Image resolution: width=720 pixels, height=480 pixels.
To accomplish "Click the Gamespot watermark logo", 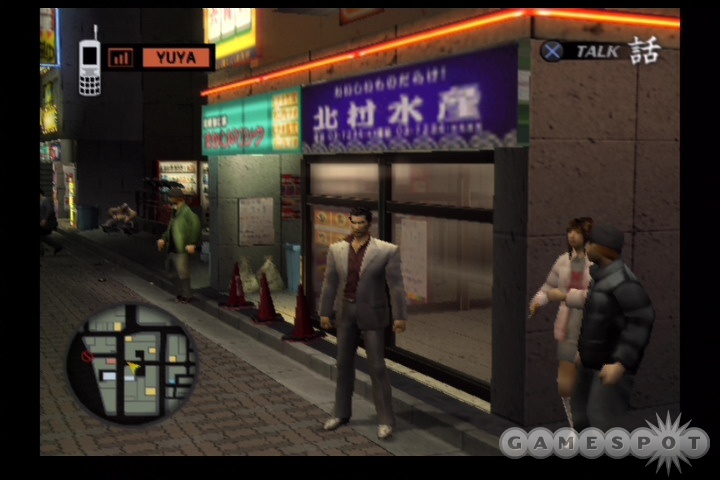I will 604,441.
